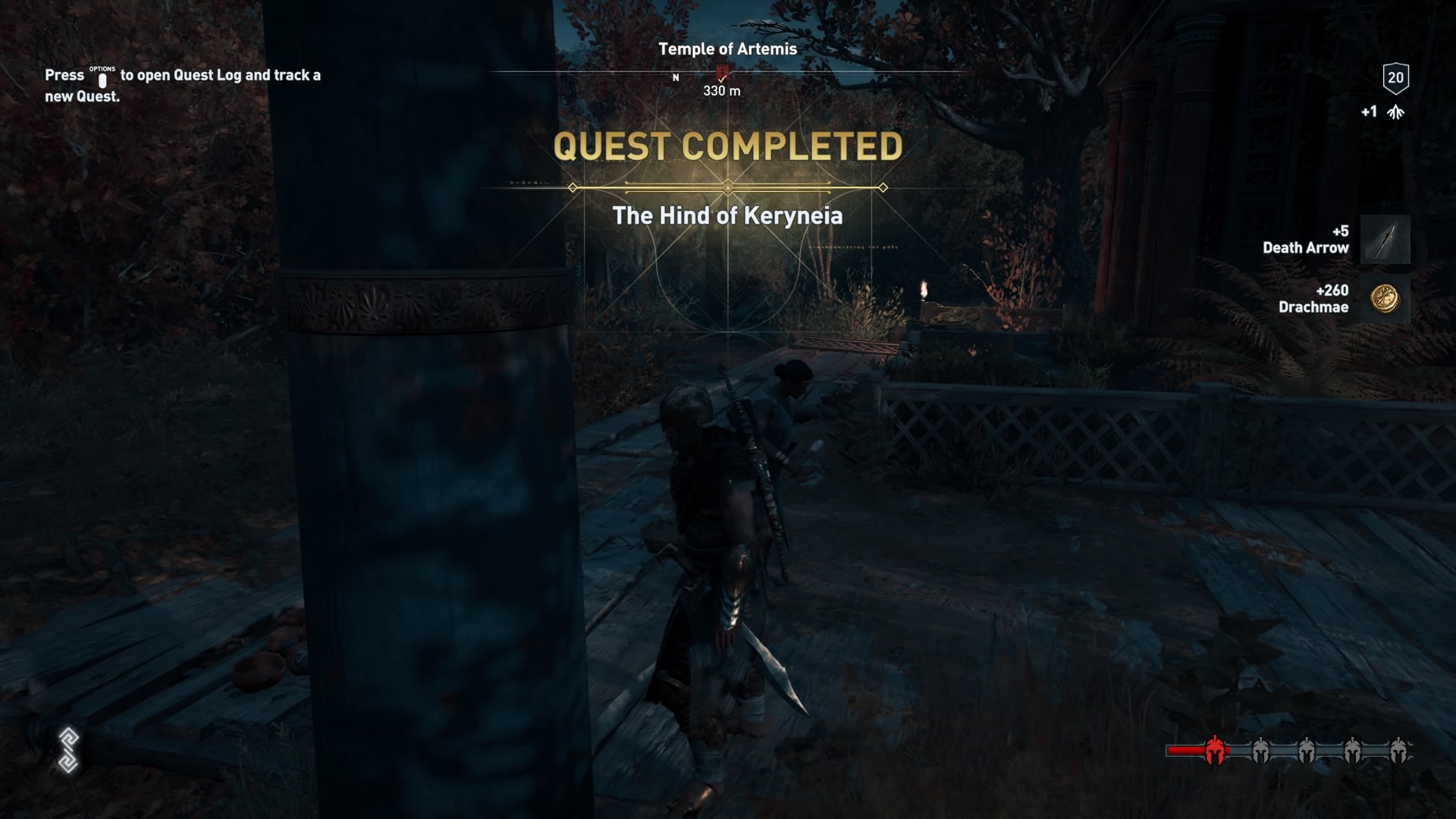The width and height of the screenshot is (1456, 819).
Task: Open quest details under The Hind of Keryneia
Action: click(728, 215)
